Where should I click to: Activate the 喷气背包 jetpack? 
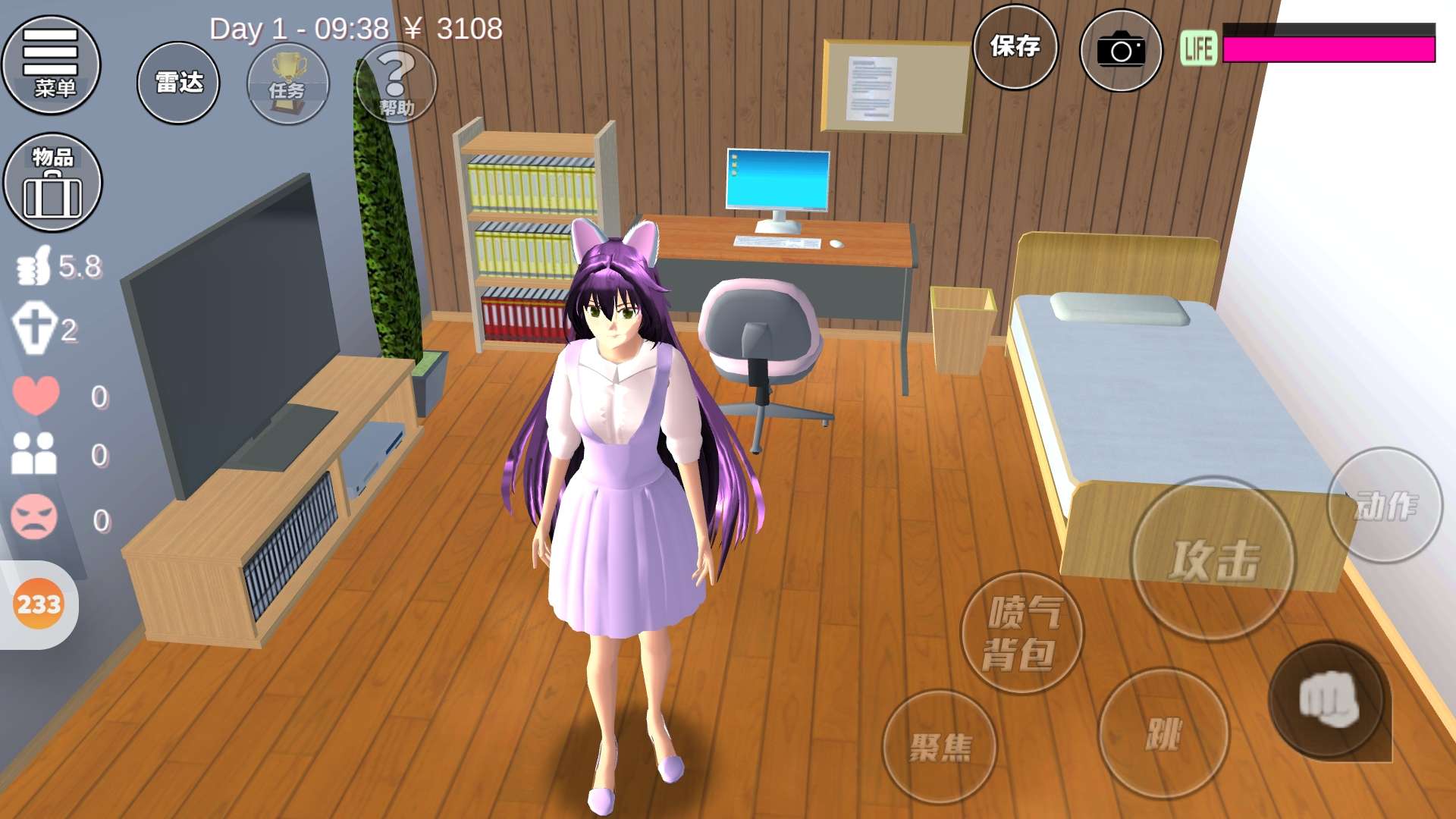point(1021,632)
